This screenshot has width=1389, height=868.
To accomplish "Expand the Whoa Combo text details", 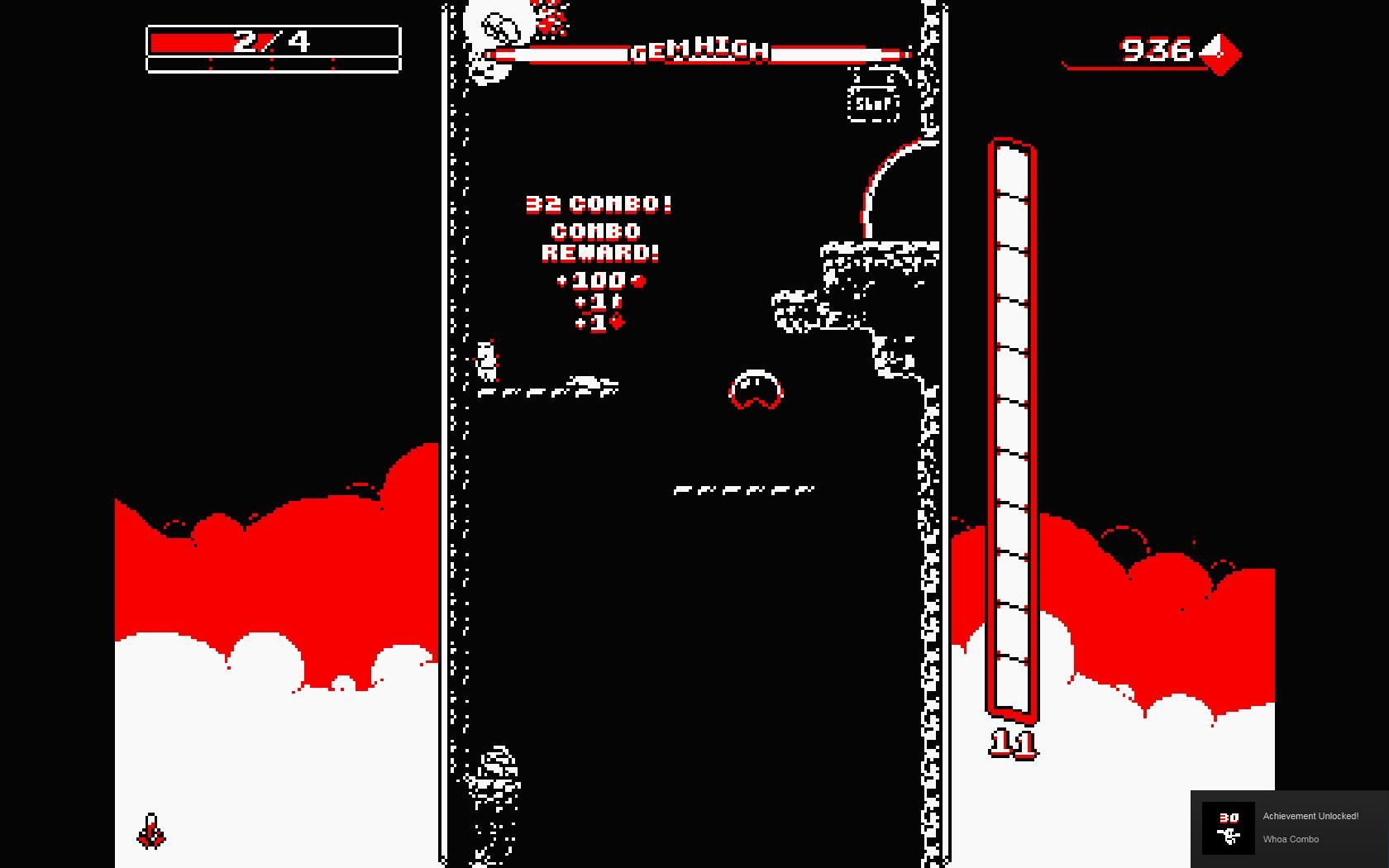I will pyautogui.click(x=1290, y=838).
